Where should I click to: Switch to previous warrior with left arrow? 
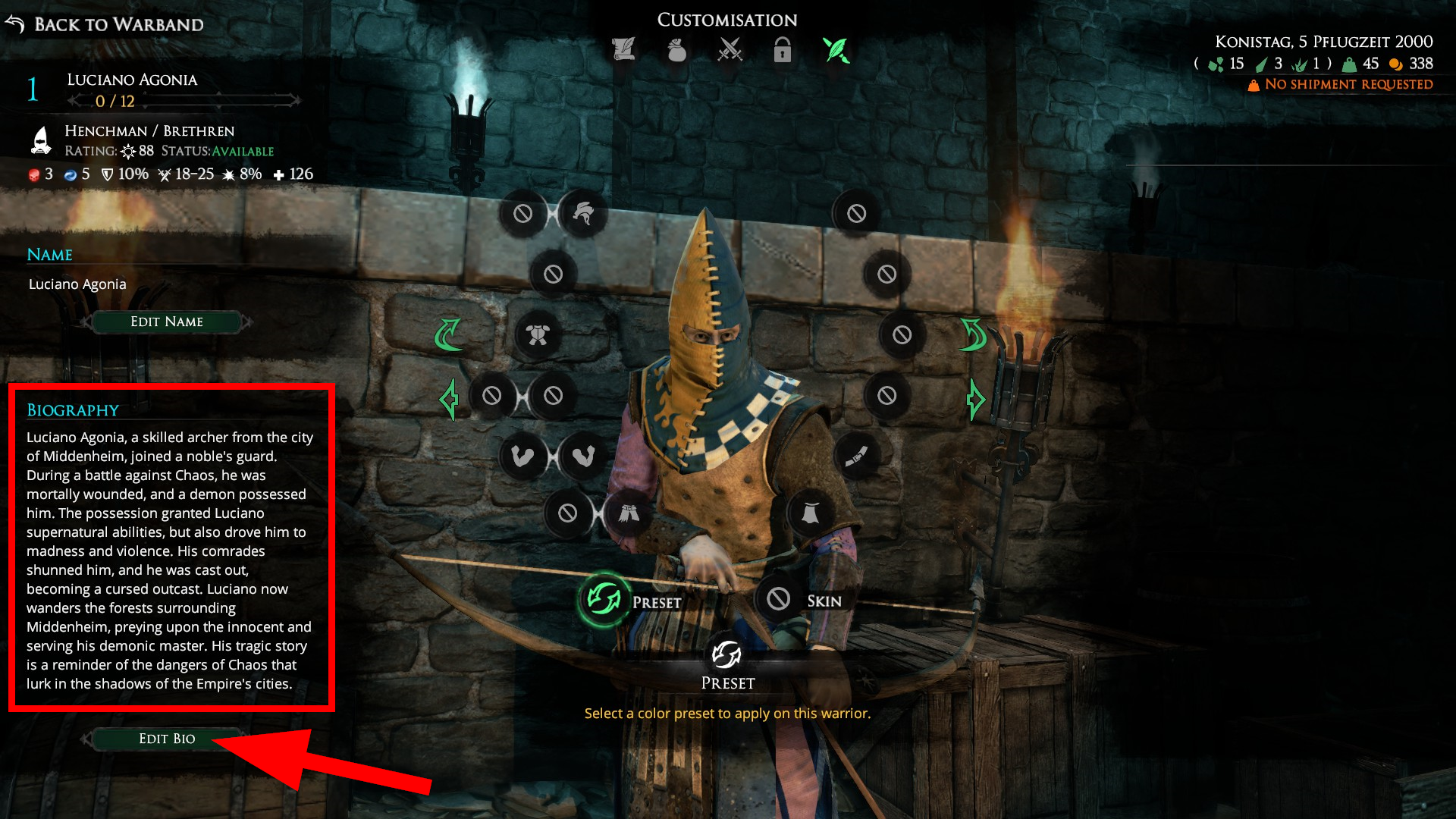(x=449, y=399)
